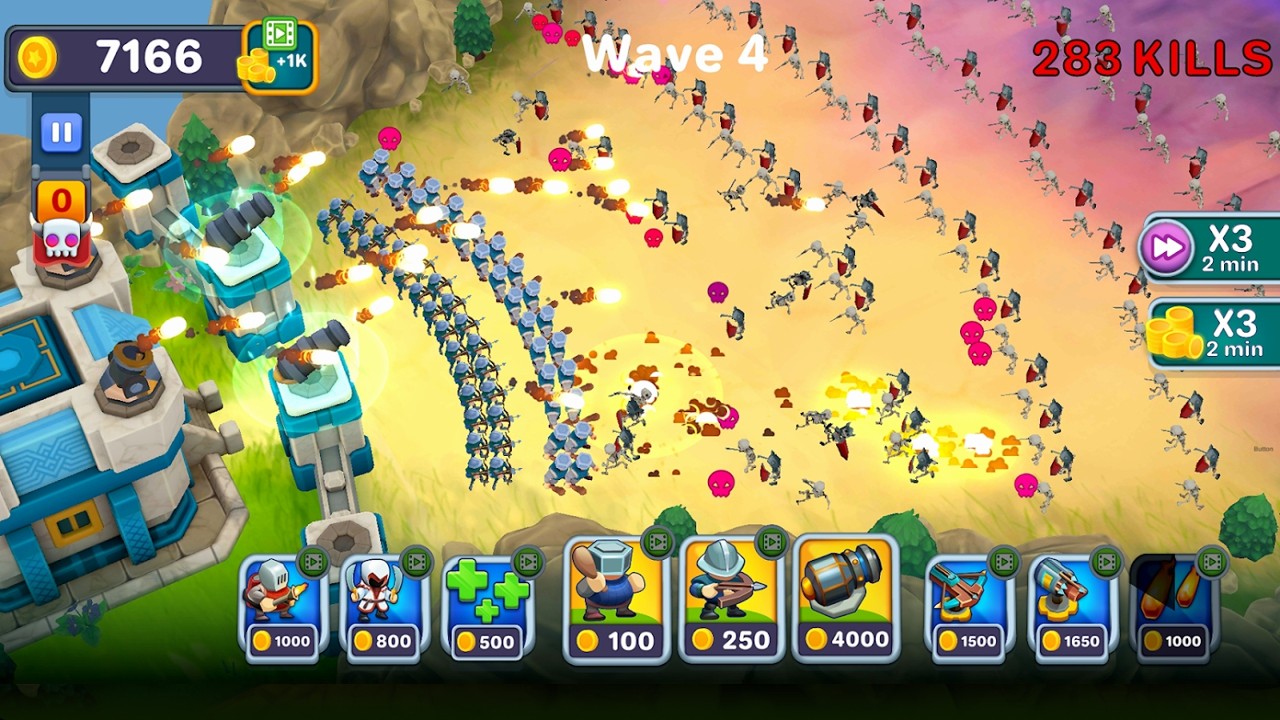This screenshot has height=720, width=1280.
Task: Pause the game
Action: (61, 133)
